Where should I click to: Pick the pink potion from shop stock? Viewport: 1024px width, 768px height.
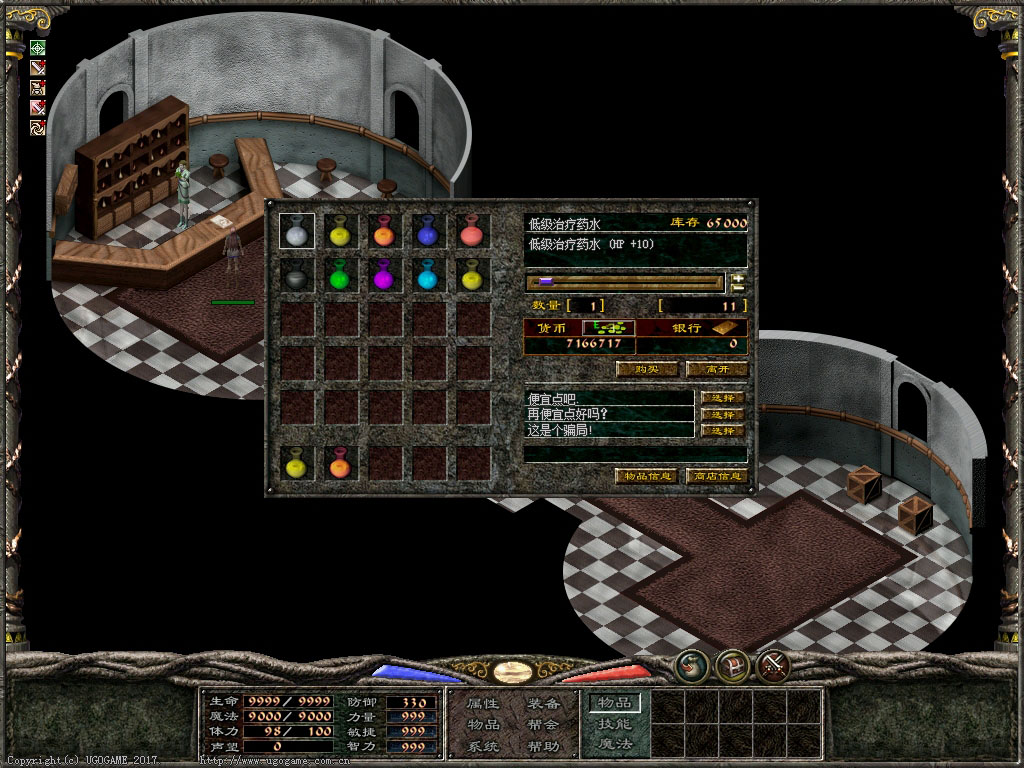pyautogui.click(x=473, y=231)
